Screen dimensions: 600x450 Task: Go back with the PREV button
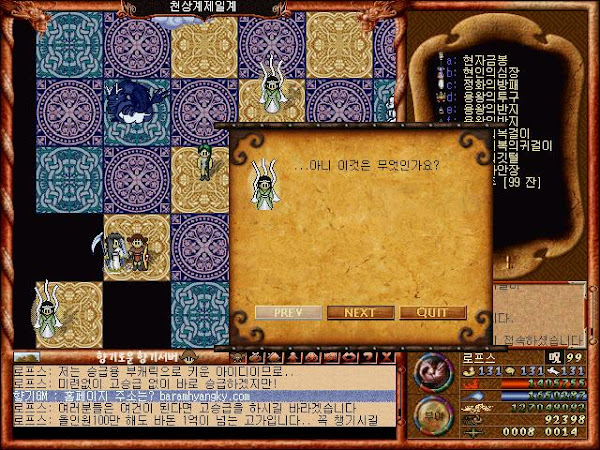tap(287, 313)
